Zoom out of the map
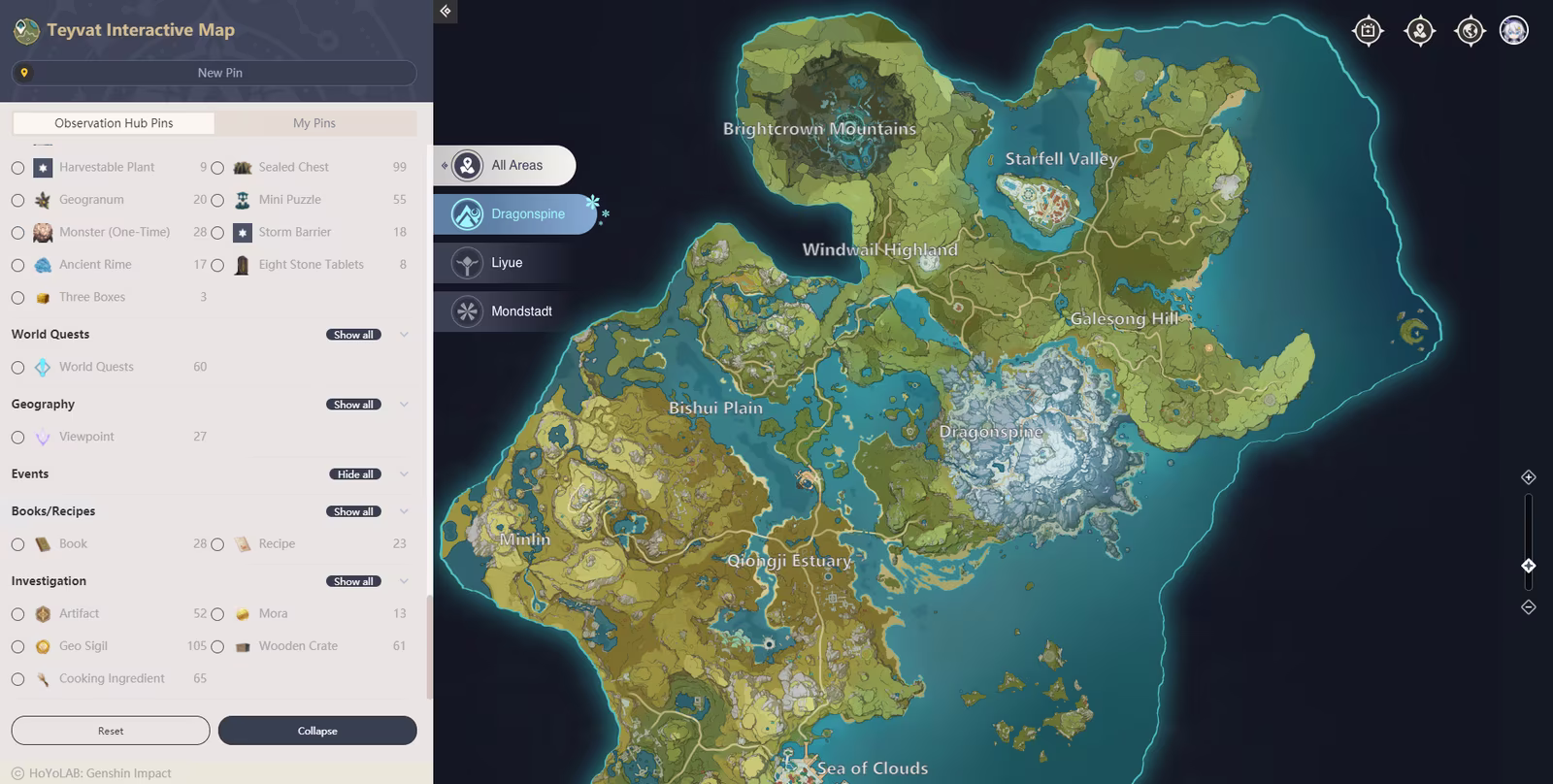 (x=1528, y=607)
